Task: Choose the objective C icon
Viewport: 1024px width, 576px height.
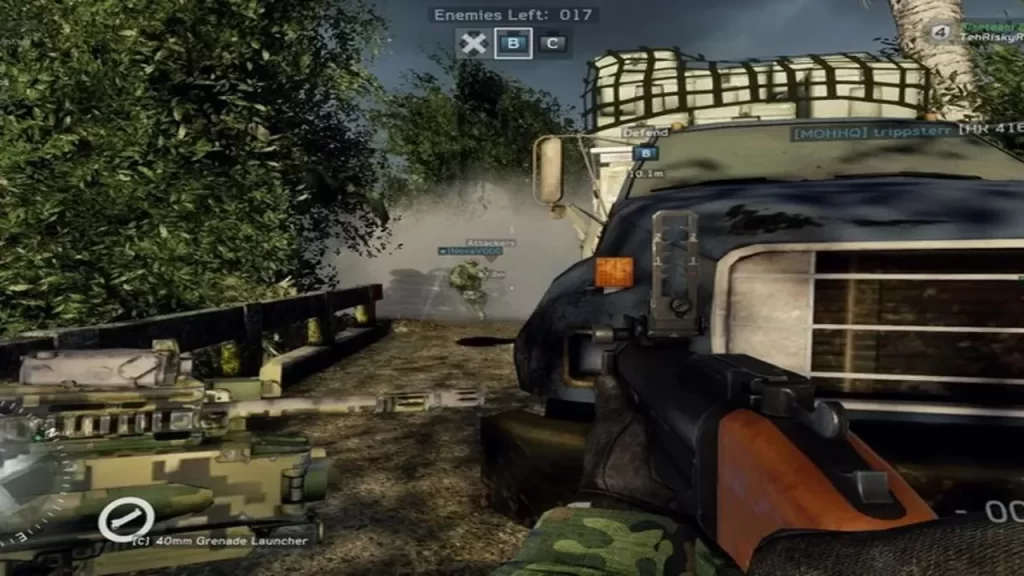Action: pos(553,43)
